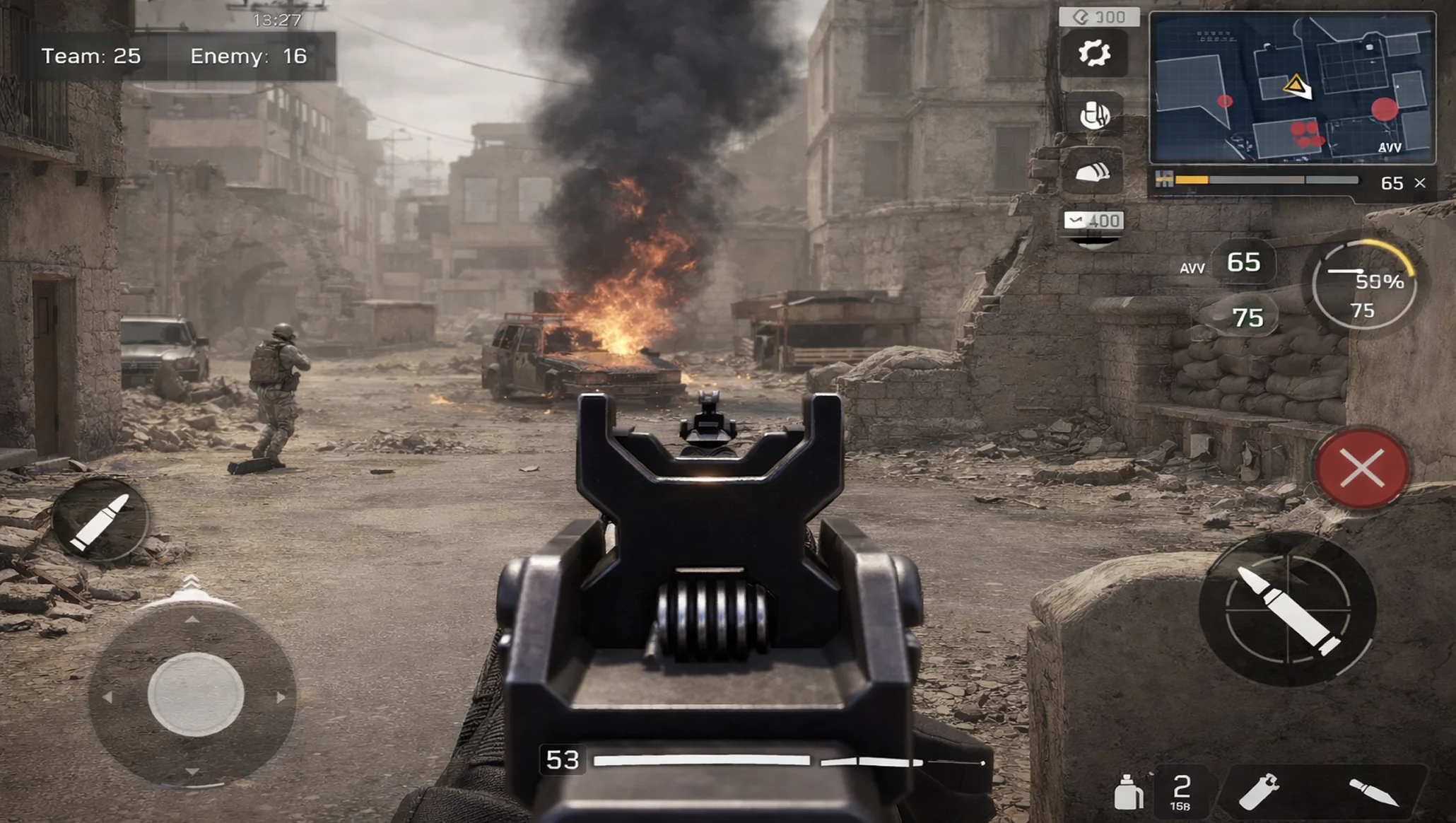Select the canteen item slot

click(x=1128, y=791)
